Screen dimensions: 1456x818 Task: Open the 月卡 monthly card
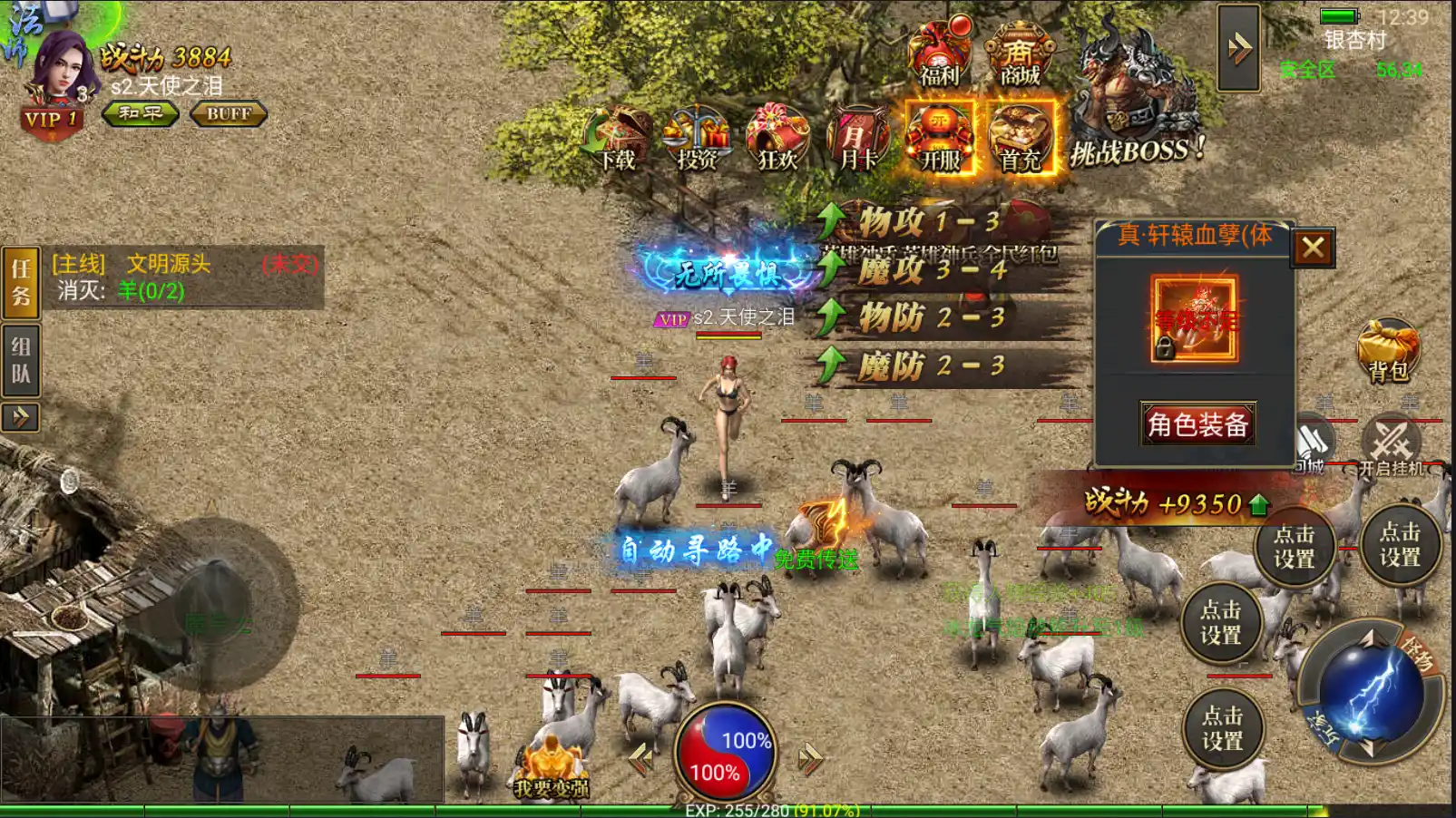pyautogui.click(x=857, y=140)
